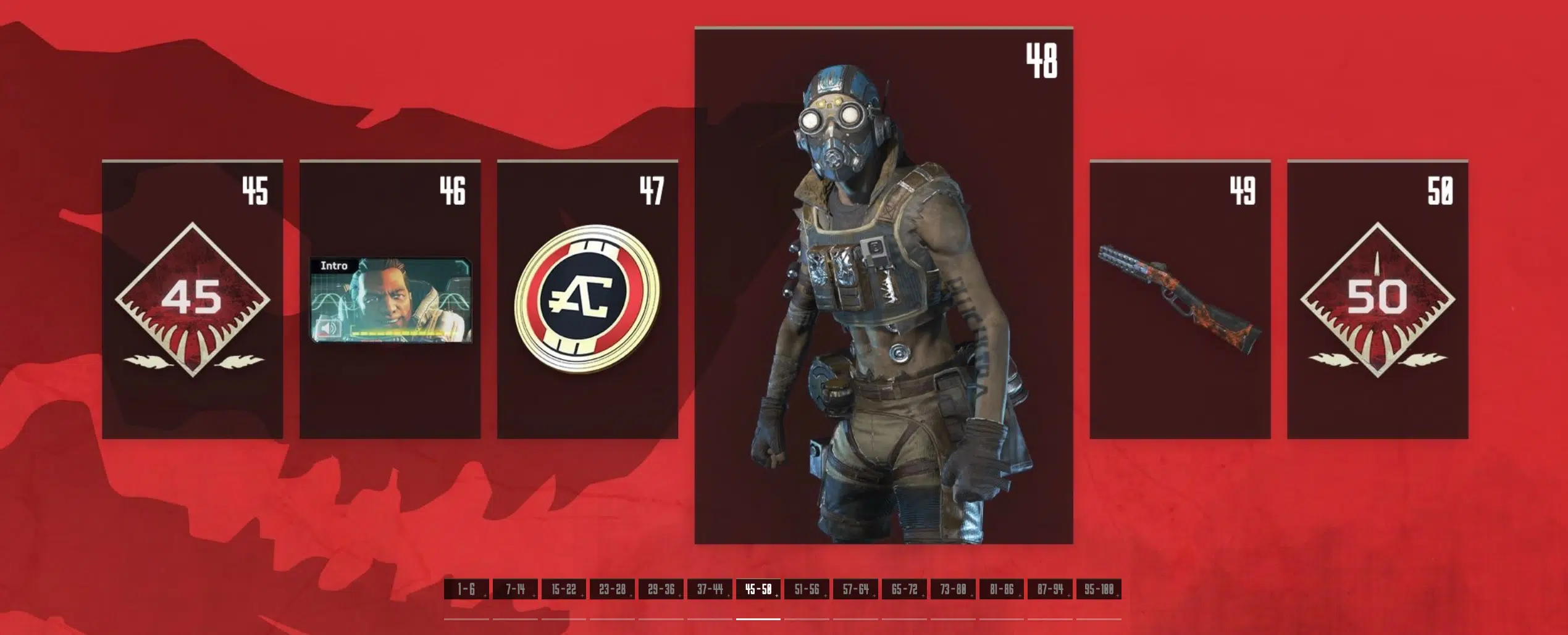
Task: Switch to the 1-6 level range tab
Action: [x=466, y=589]
